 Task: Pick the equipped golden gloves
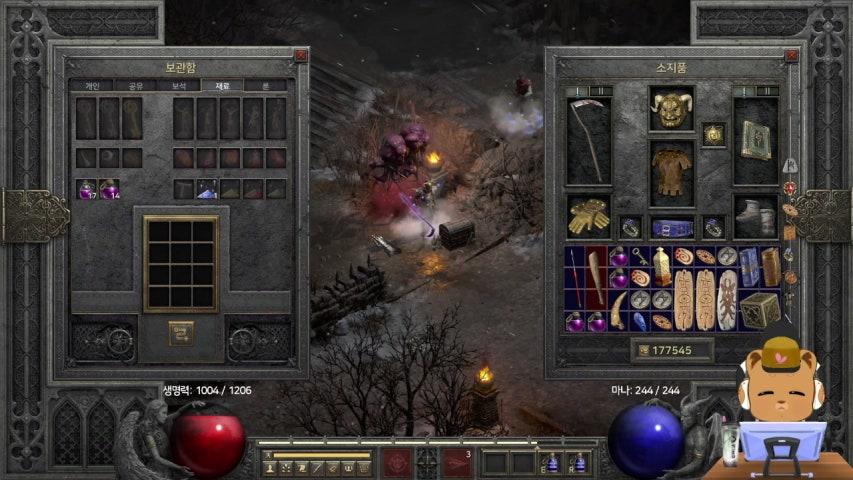pyautogui.click(x=588, y=215)
